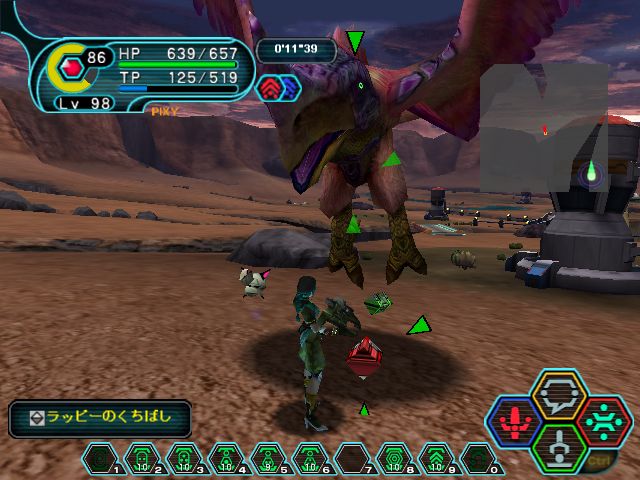This screenshot has width=640, height=480.
Task: Select quick slot 1 on the hotbar
Action: pos(100,460)
